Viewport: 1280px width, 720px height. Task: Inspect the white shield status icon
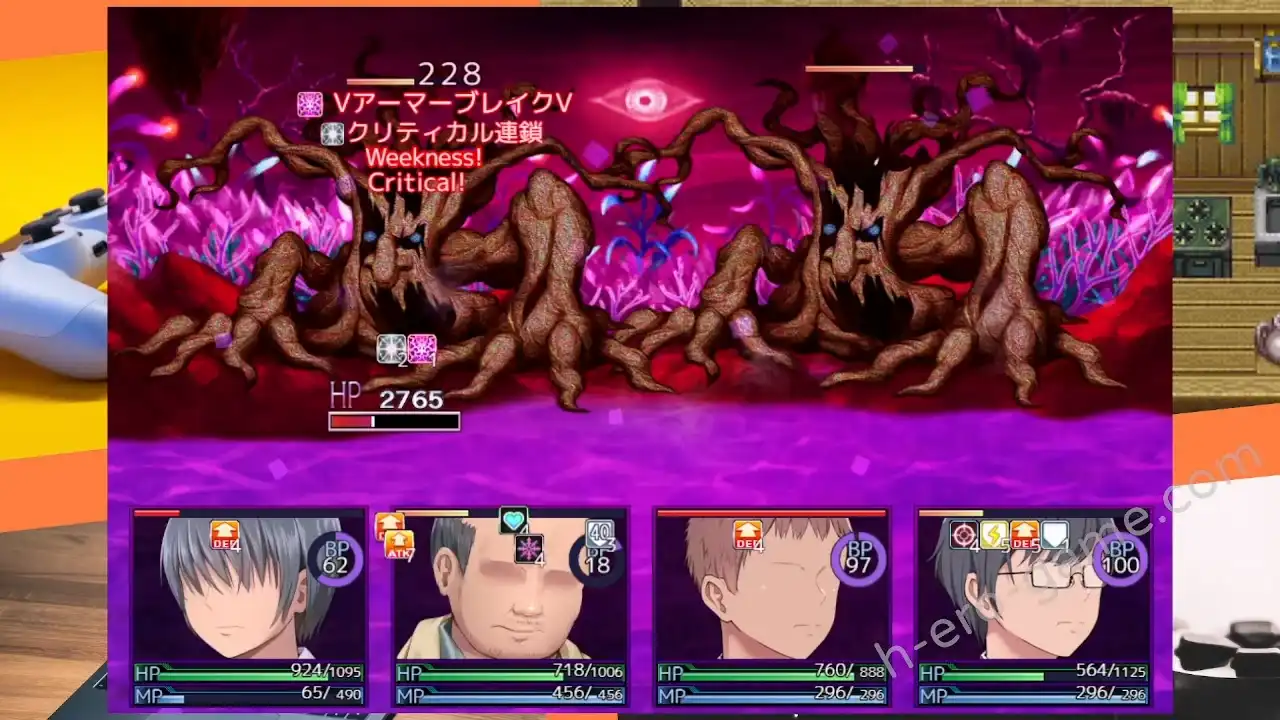tap(1054, 535)
